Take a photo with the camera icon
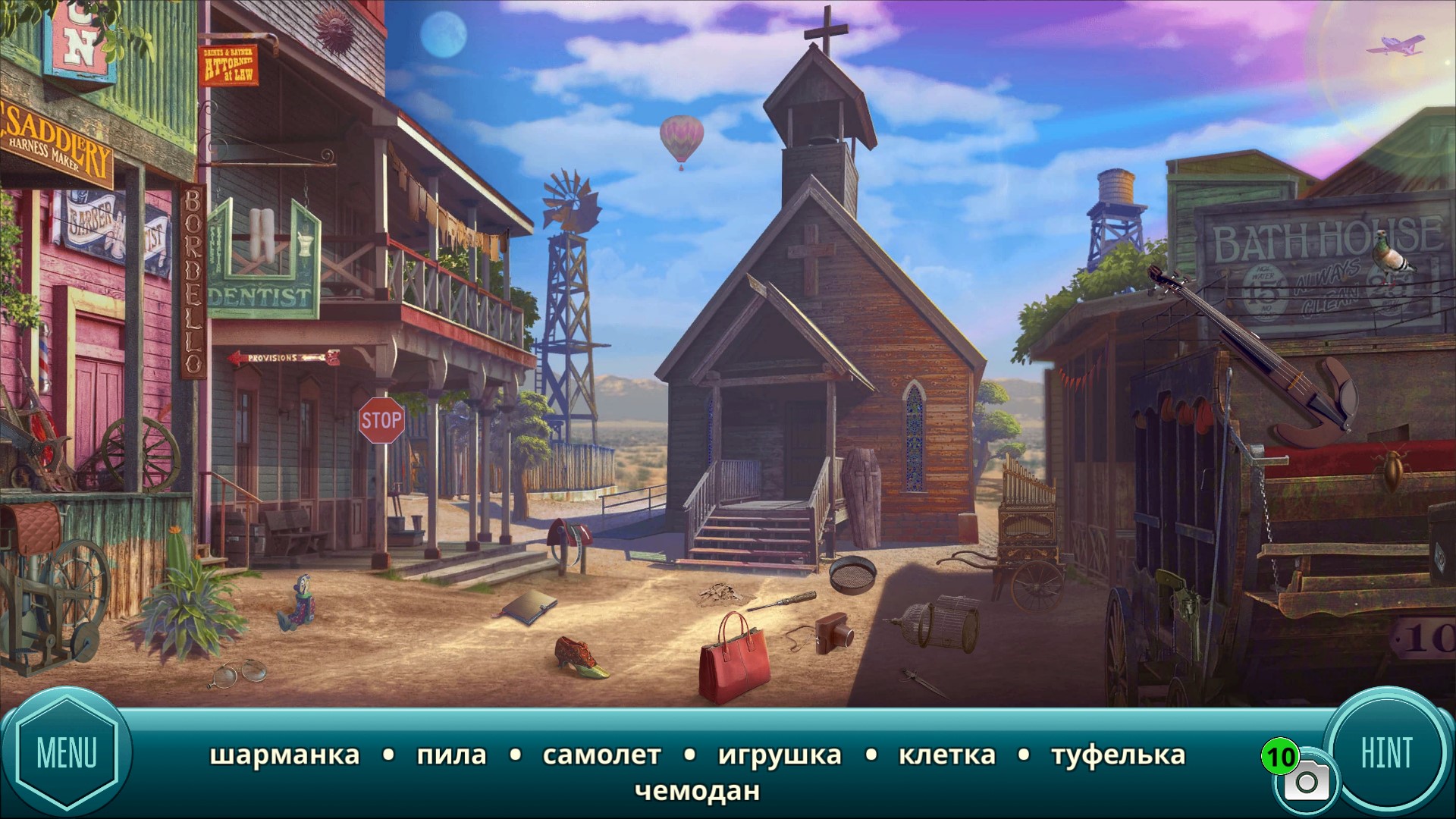Image resolution: width=1456 pixels, height=819 pixels. pyautogui.click(x=1306, y=782)
